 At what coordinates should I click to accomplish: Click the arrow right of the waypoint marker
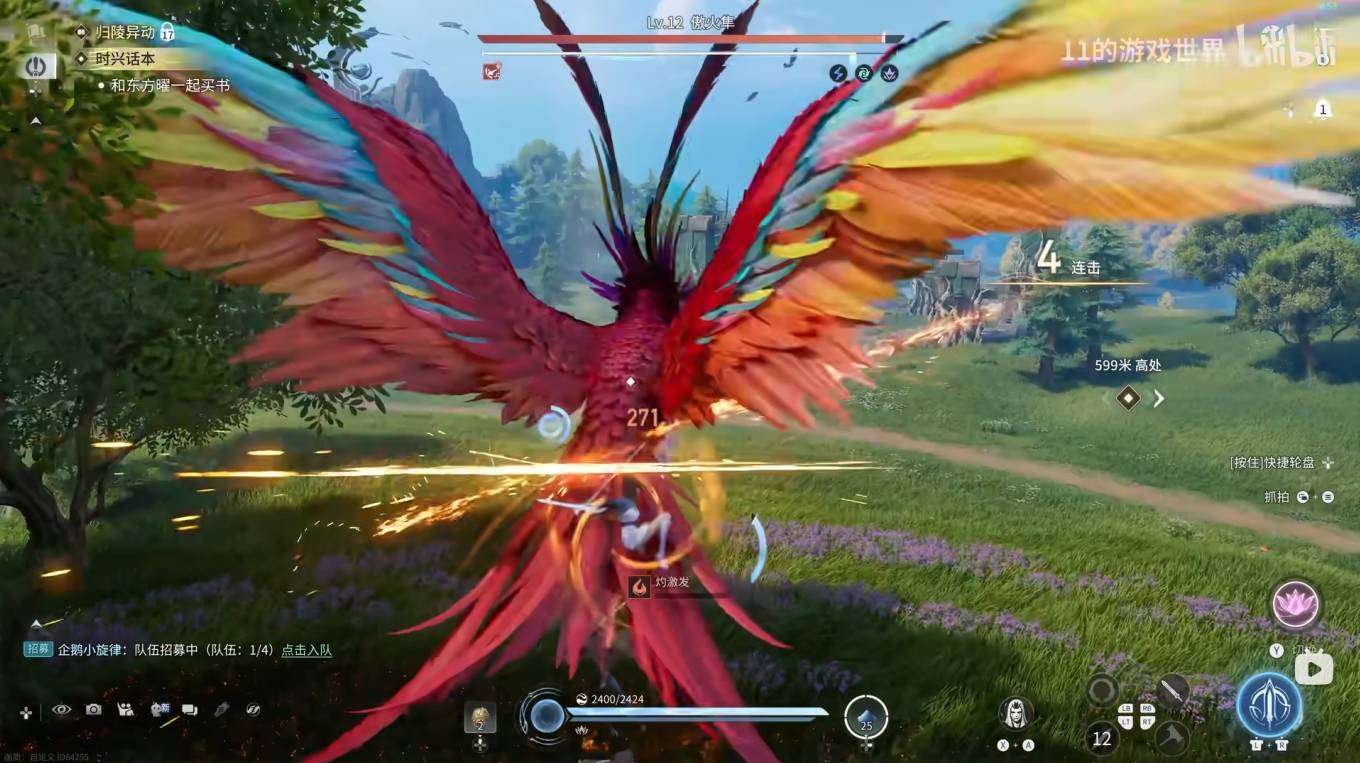pos(1159,398)
